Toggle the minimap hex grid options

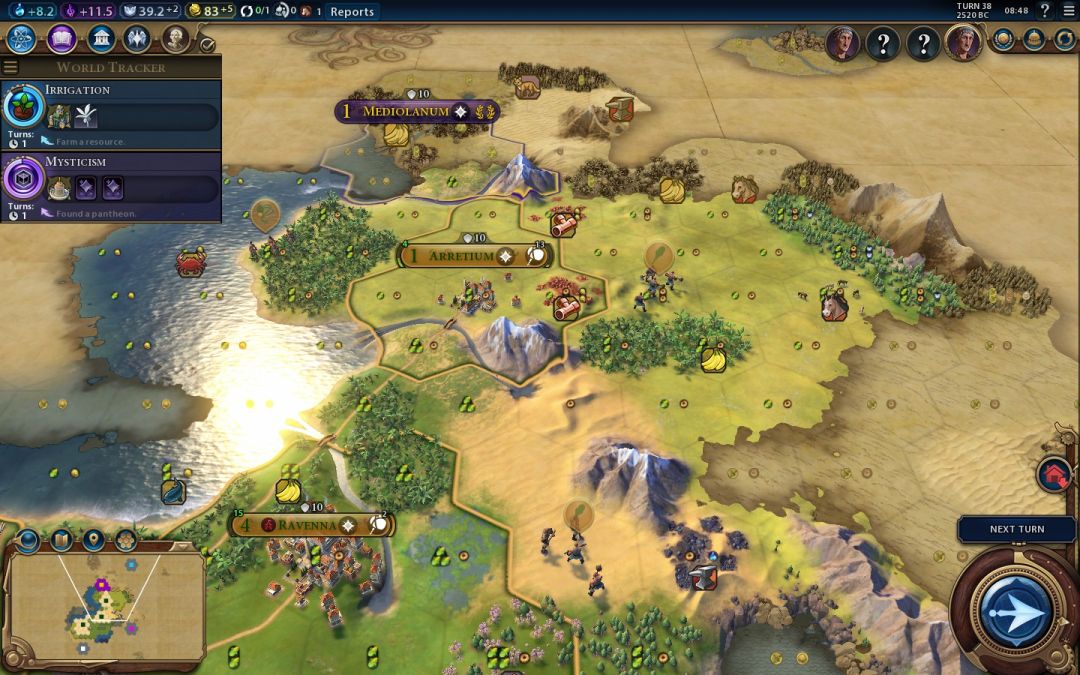pos(126,541)
